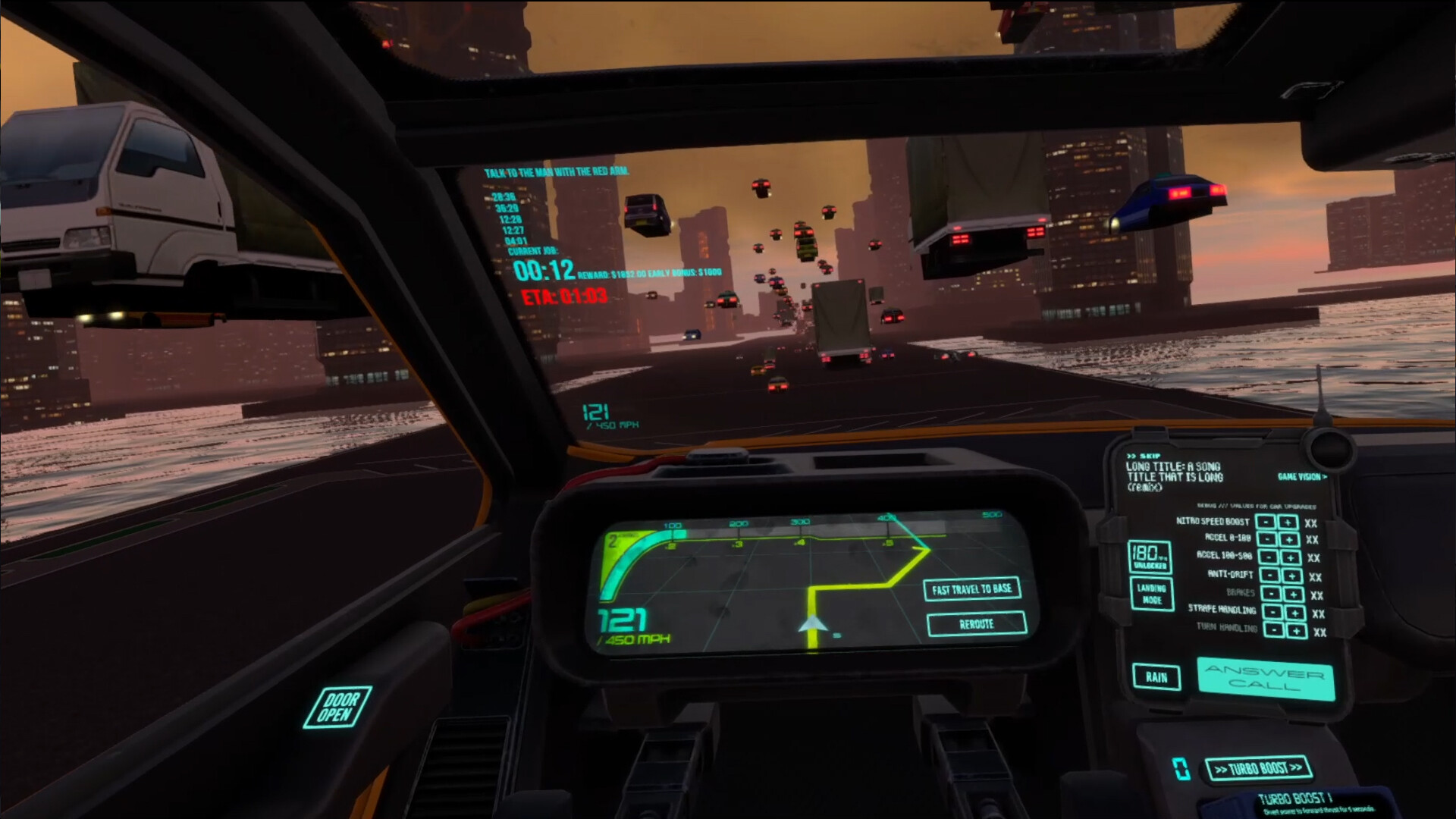Image resolution: width=1456 pixels, height=819 pixels.
Task: Increase the Brakes upgrade value
Action: coord(1293,593)
